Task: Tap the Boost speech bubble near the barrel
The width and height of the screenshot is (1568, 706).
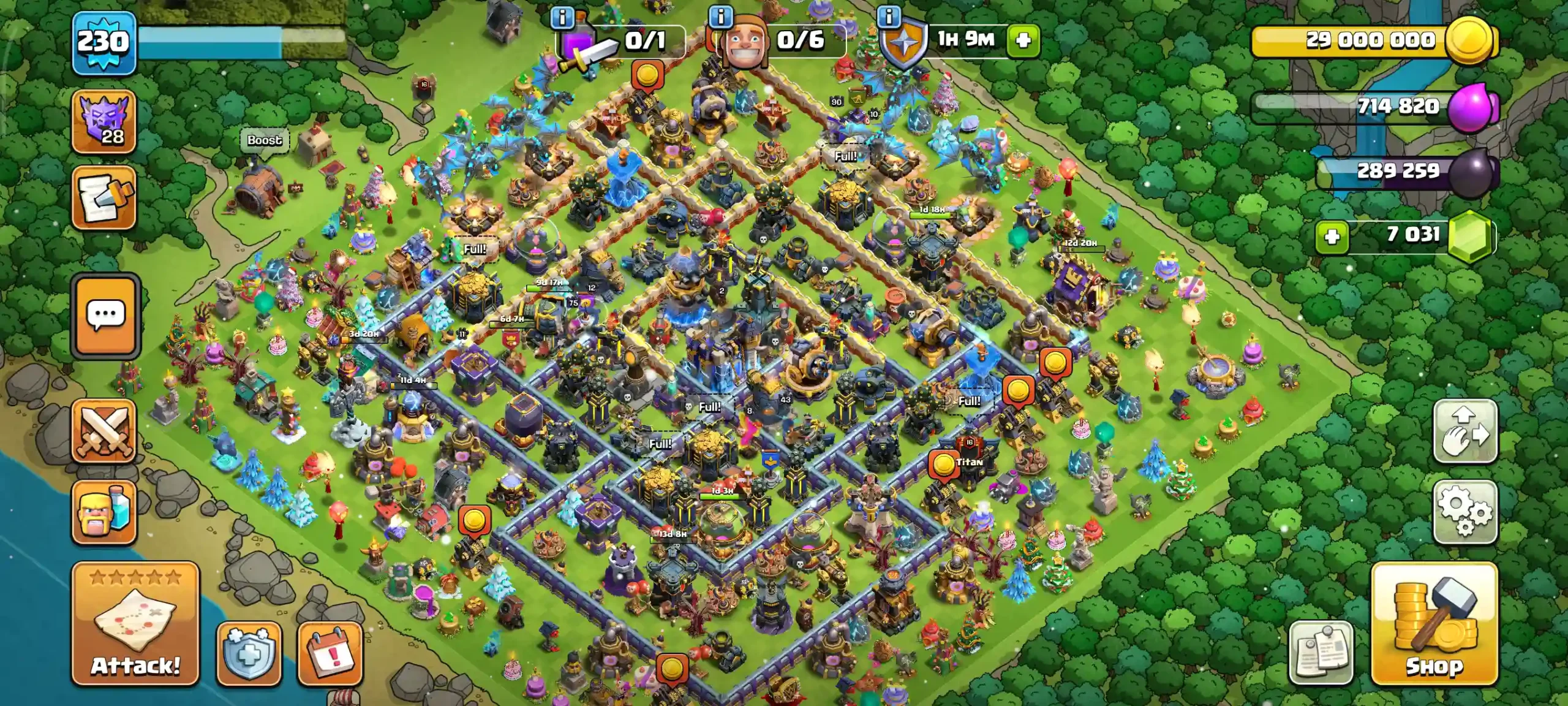Action: 263,141
